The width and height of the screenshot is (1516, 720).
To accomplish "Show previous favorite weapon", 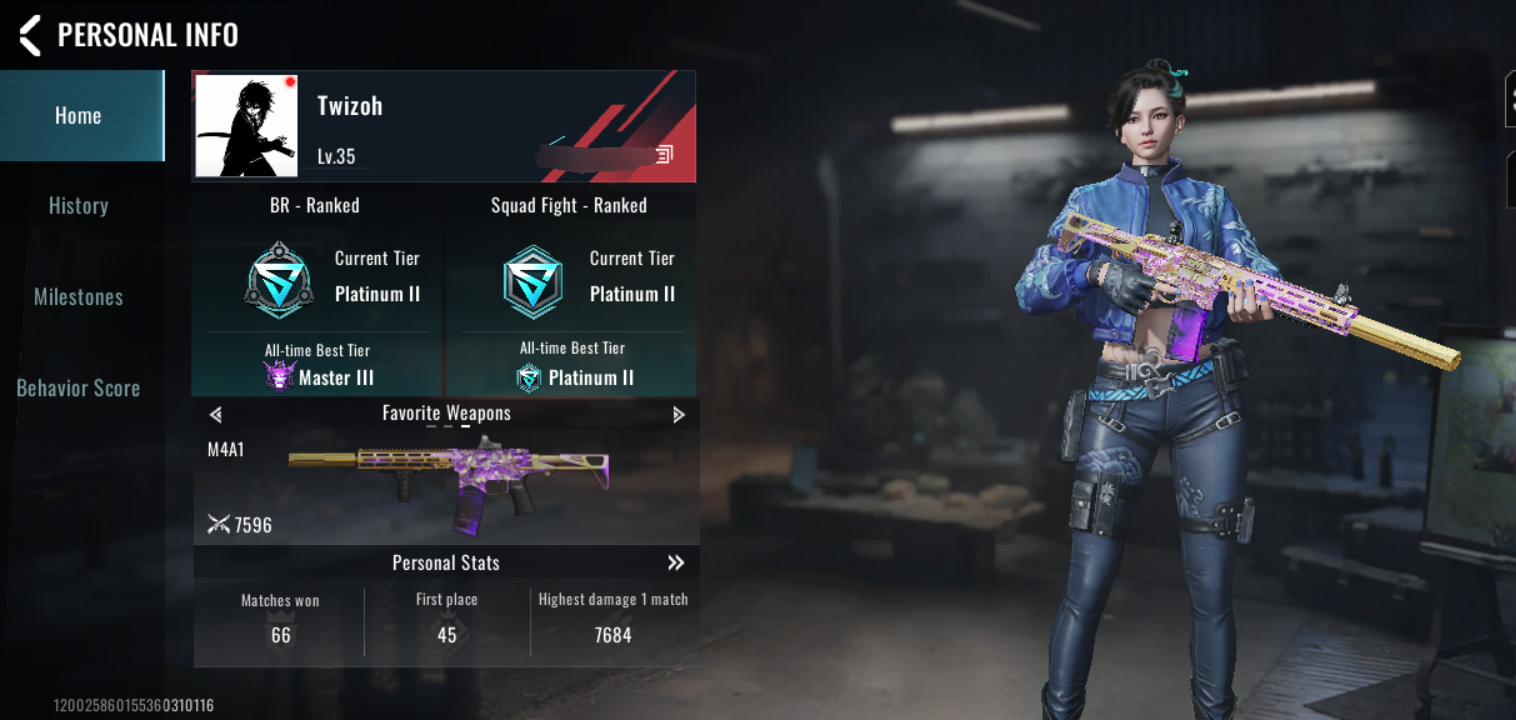I will click(216, 414).
